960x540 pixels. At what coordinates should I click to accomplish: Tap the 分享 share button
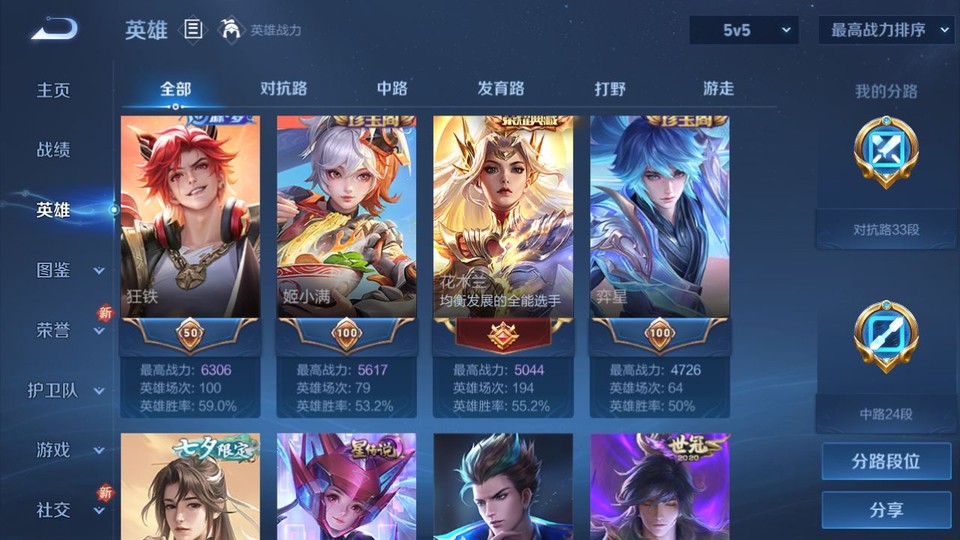(x=886, y=510)
